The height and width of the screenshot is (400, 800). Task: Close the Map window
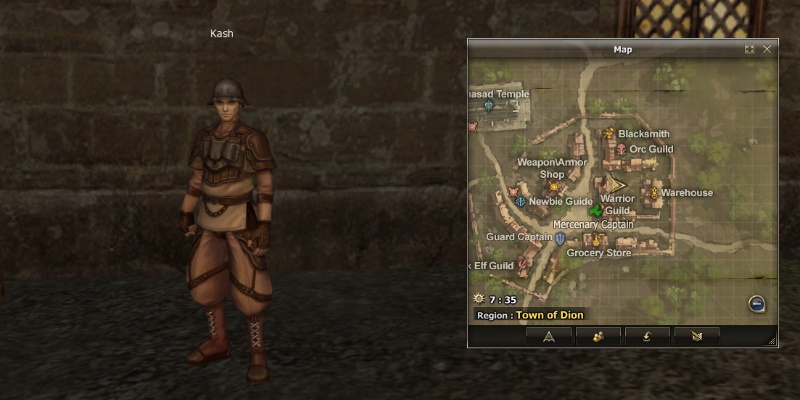(x=767, y=49)
